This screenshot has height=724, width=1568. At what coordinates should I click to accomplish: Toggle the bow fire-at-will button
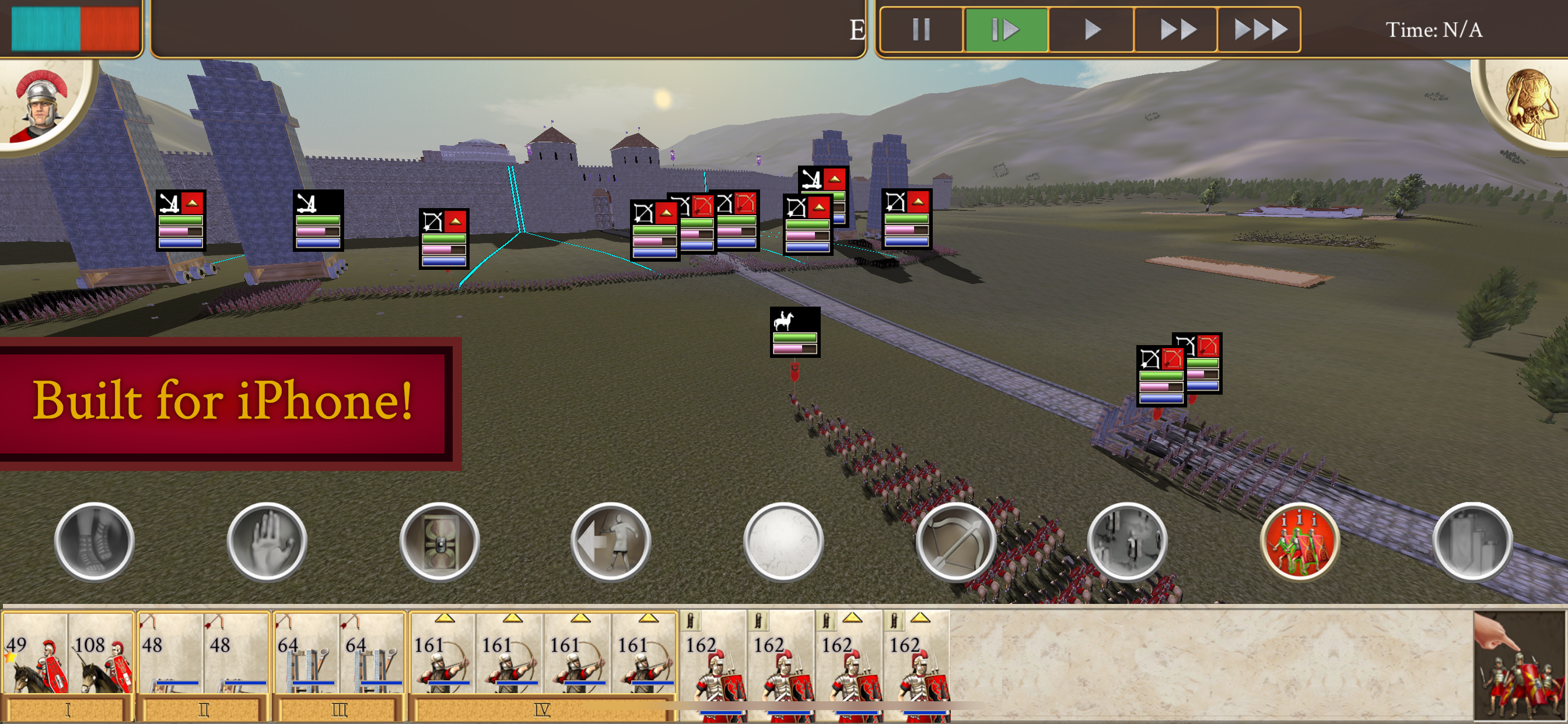[x=956, y=541]
